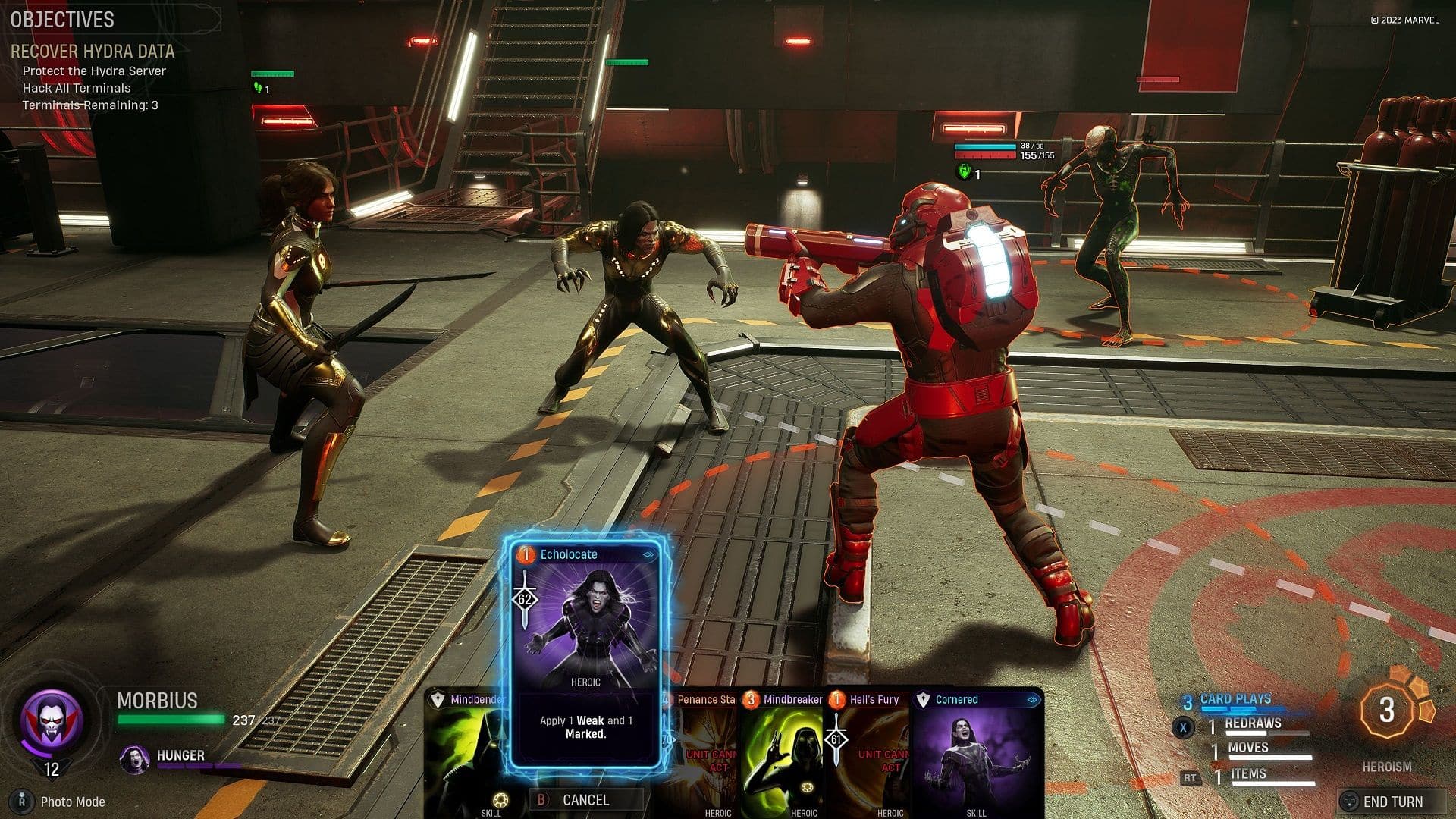End the current turn
1456x819 pixels.
tap(1392, 802)
